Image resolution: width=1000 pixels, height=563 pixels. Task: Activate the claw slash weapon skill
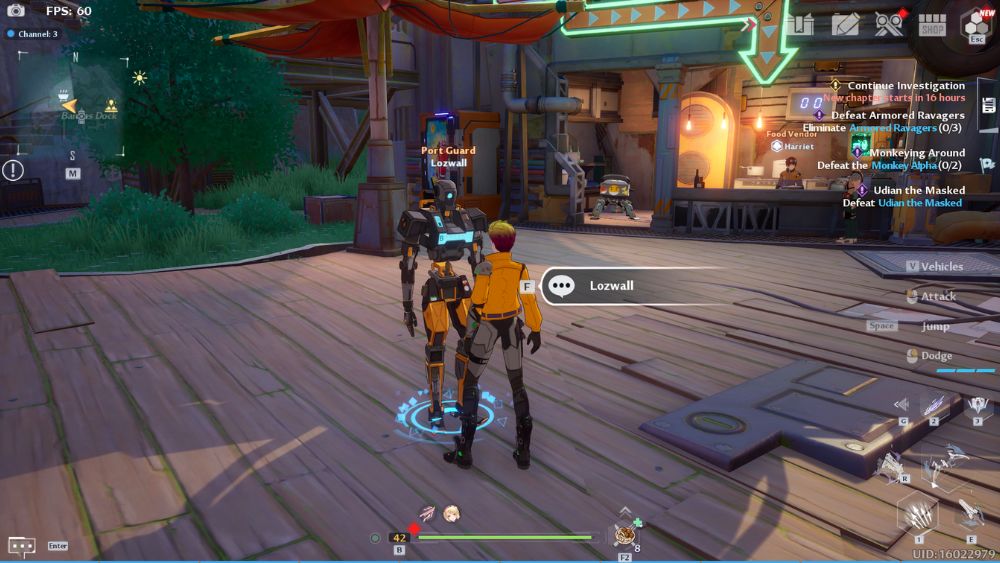917,513
